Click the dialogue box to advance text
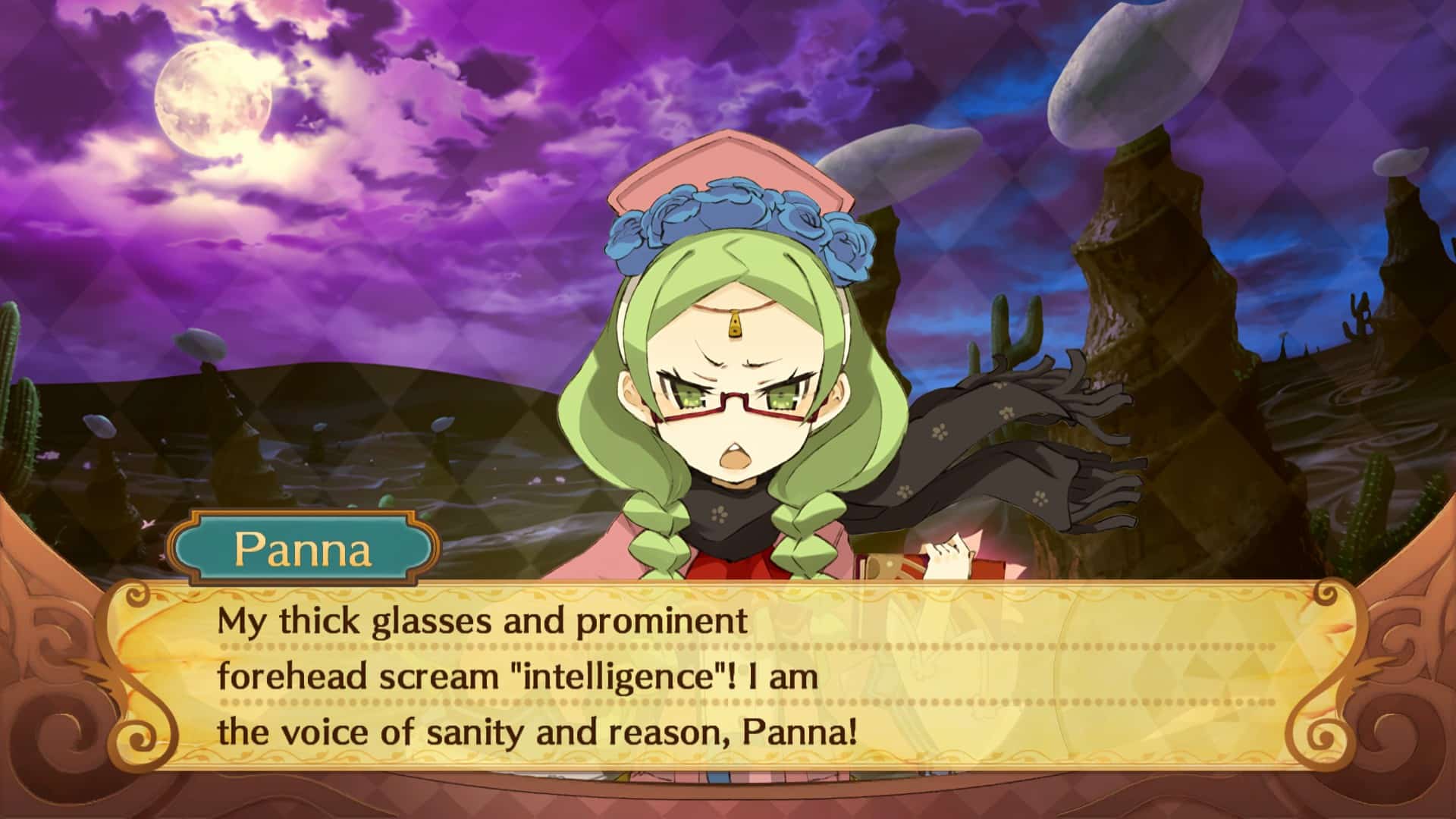The height and width of the screenshot is (819, 1456). (x=728, y=675)
